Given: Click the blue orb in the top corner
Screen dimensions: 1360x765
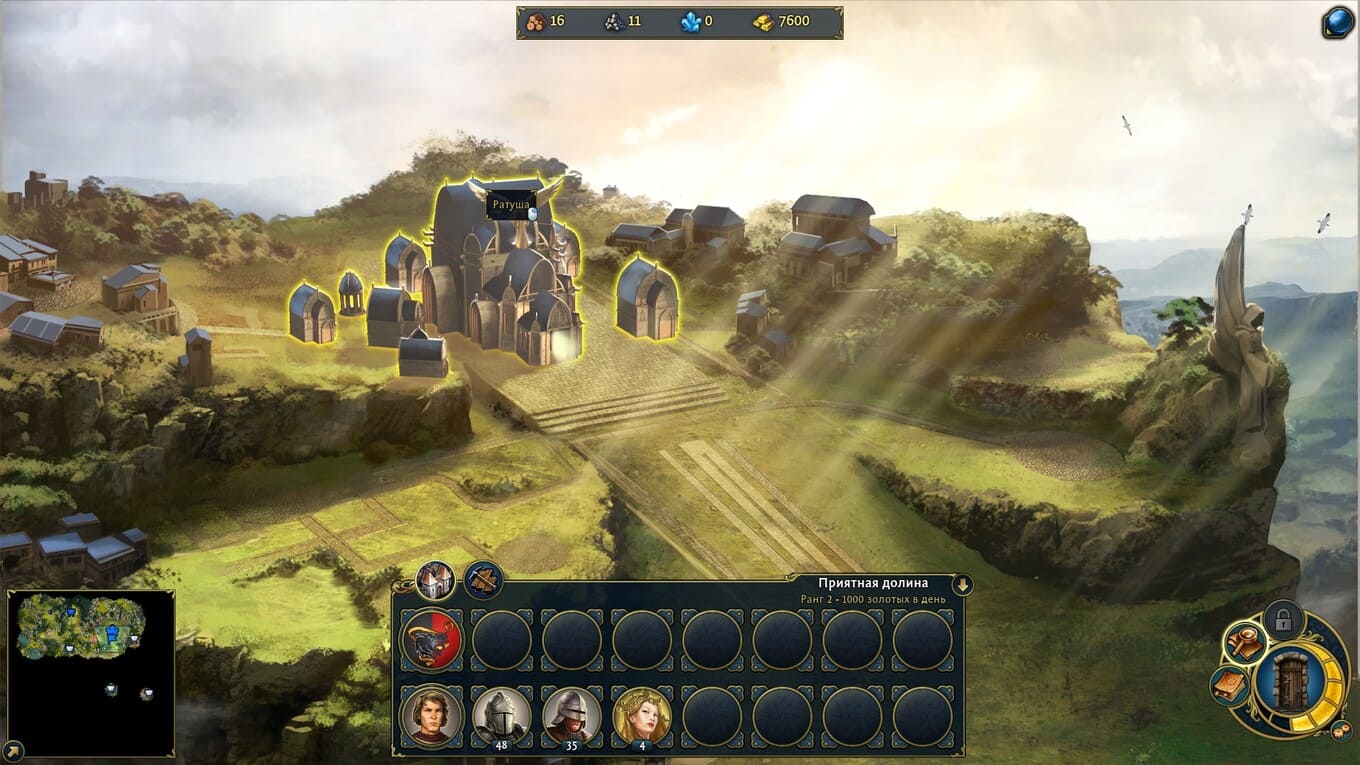Looking at the screenshot, I should [1337, 22].
